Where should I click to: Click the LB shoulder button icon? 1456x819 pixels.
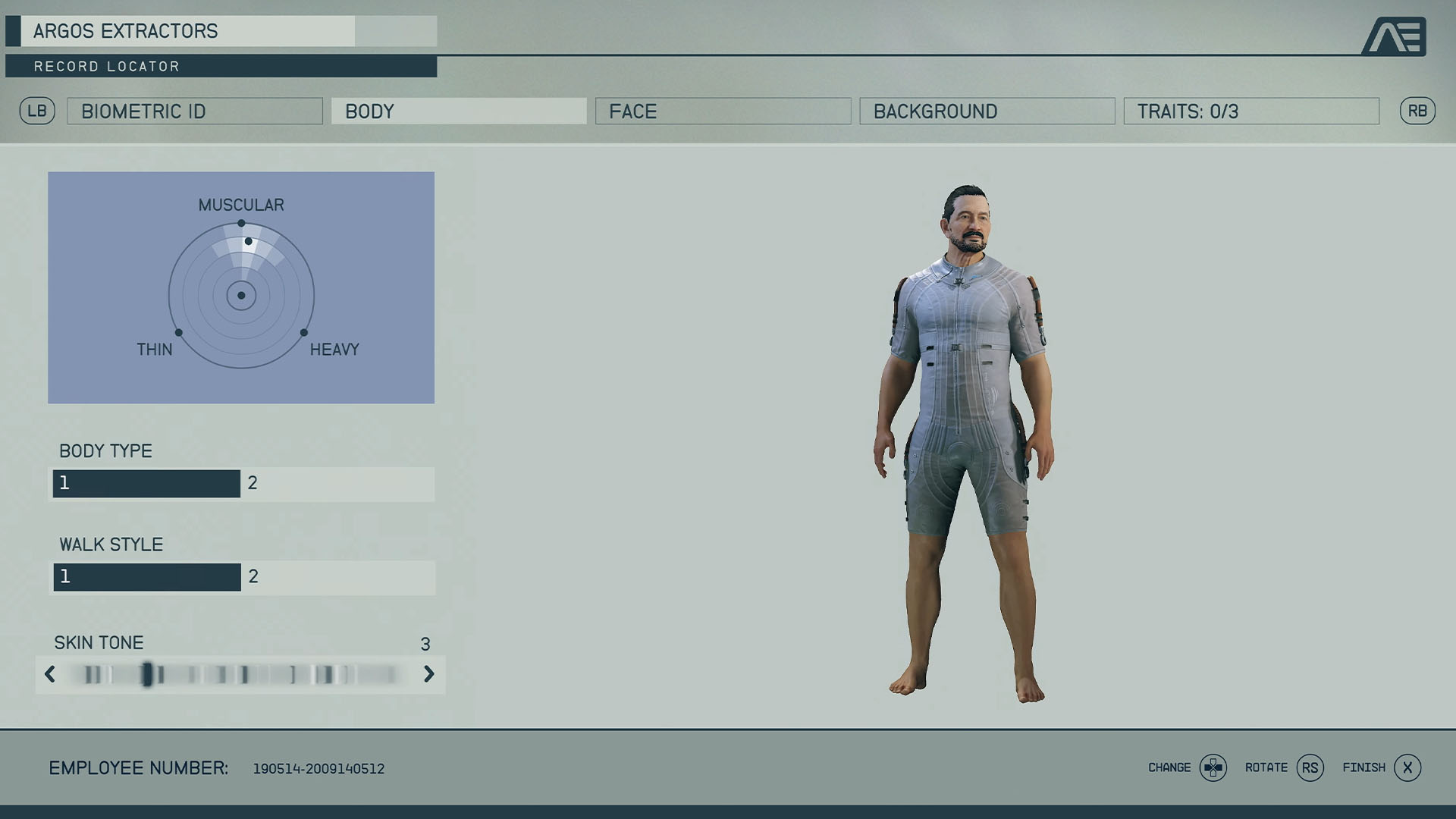coord(37,111)
